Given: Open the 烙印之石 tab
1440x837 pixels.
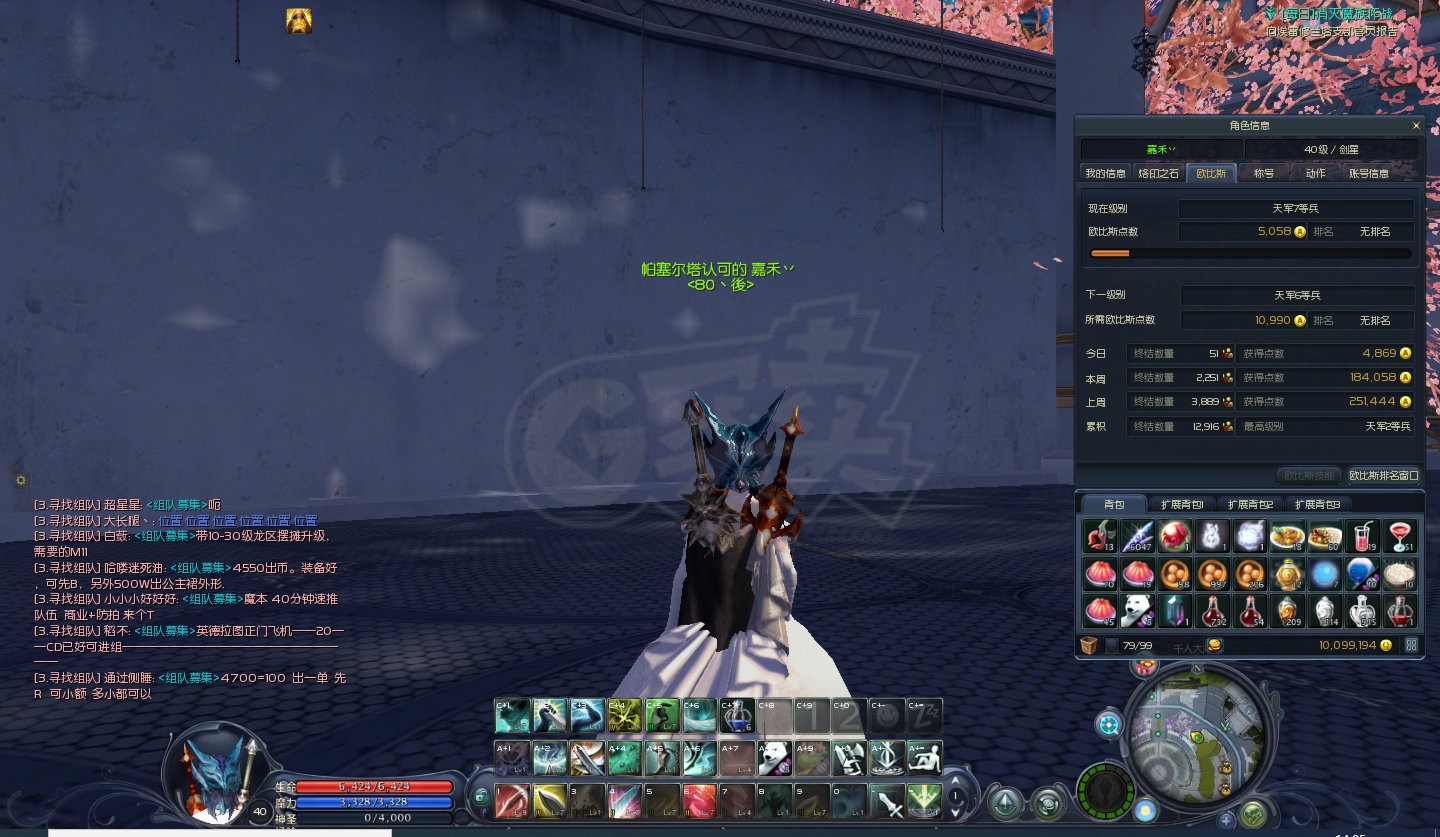Looking at the screenshot, I should pyautogui.click(x=1158, y=173).
